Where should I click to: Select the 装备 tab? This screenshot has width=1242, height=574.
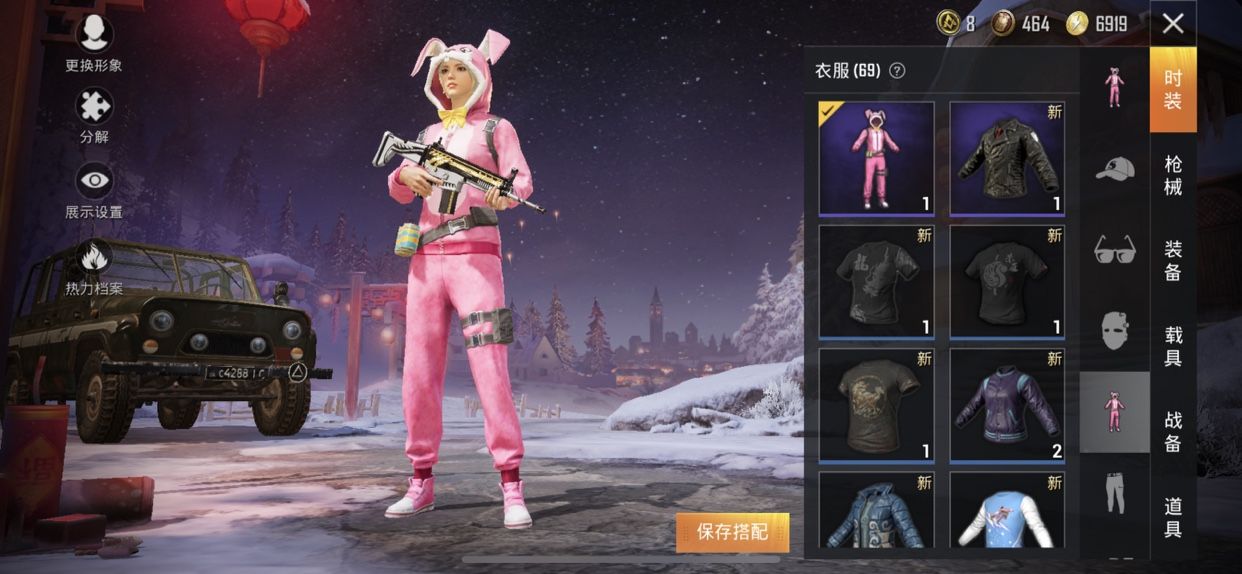point(1173,260)
